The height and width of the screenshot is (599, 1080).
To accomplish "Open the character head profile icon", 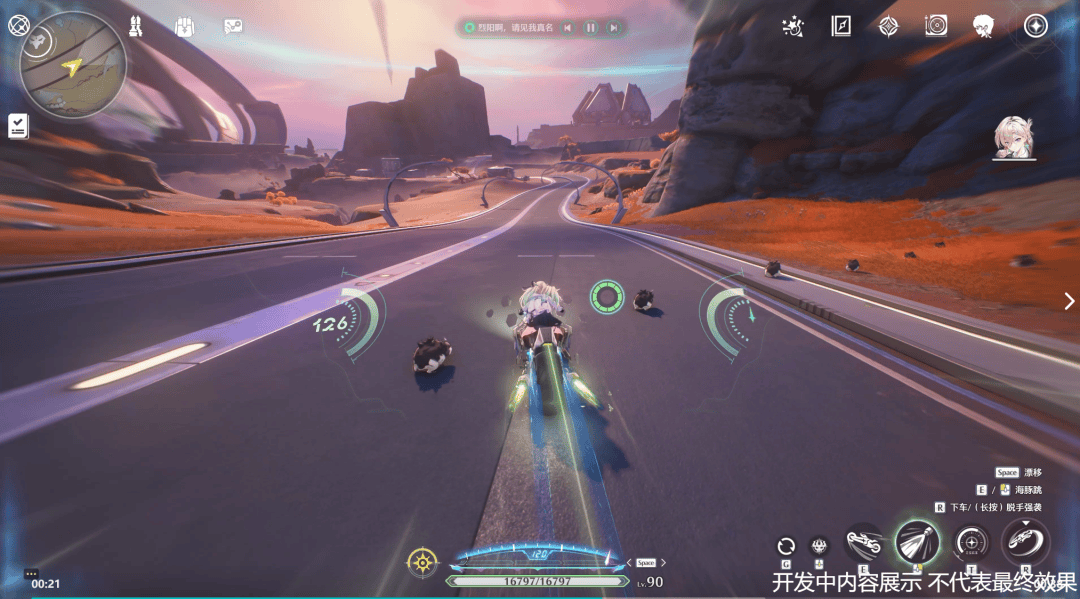I will coord(983,26).
